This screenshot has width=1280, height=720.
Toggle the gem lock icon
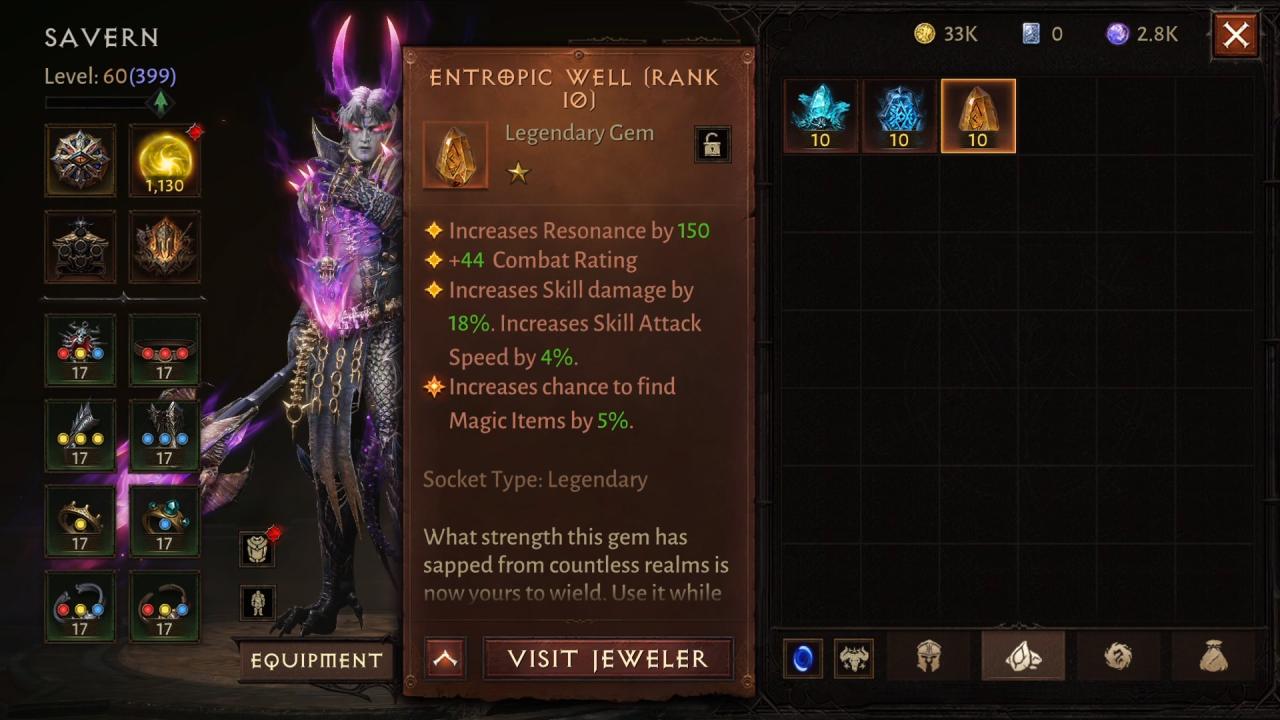pyautogui.click(x=712, y=145)
